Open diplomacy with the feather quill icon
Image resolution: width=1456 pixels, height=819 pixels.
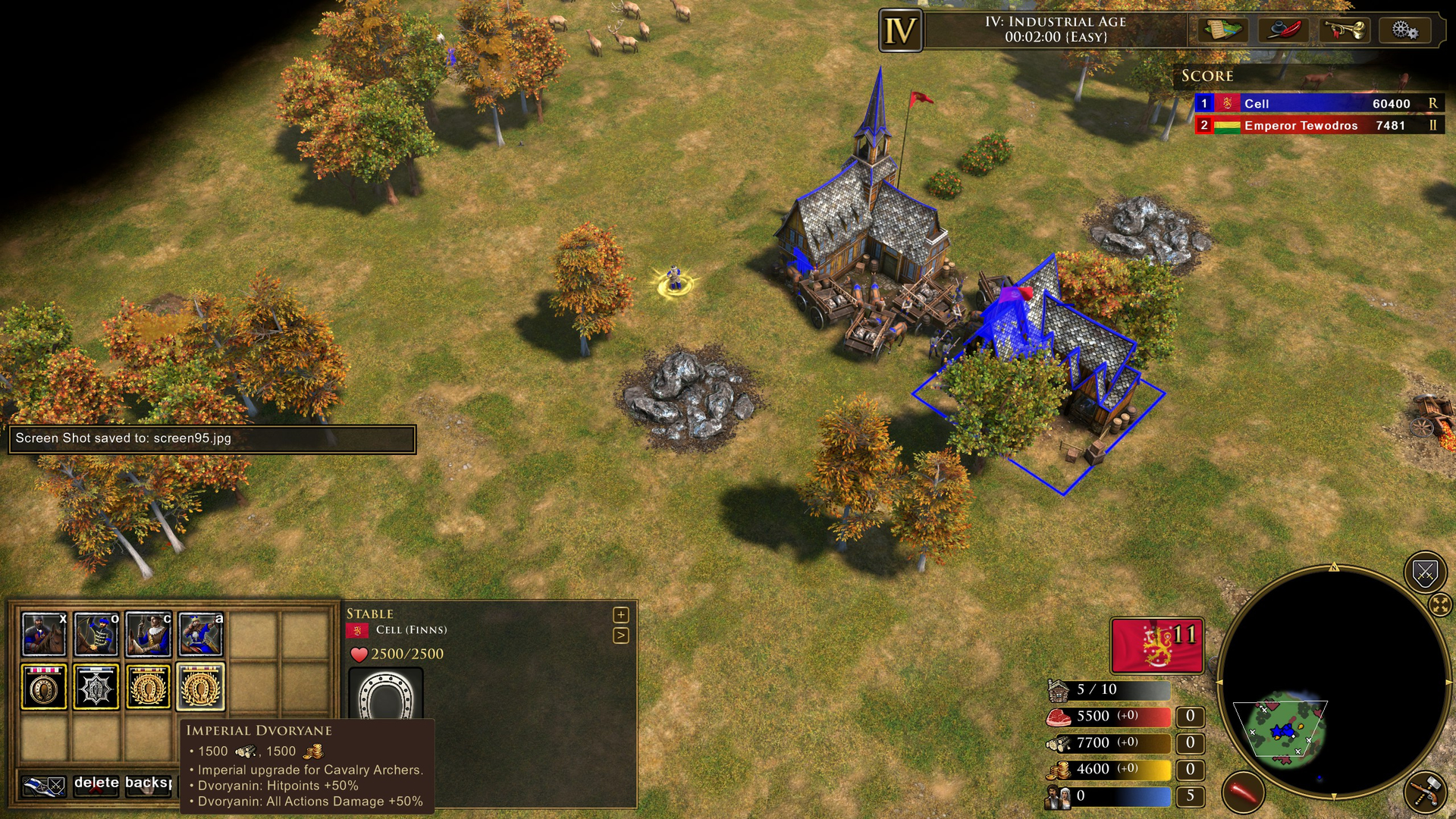[1283, 30]
